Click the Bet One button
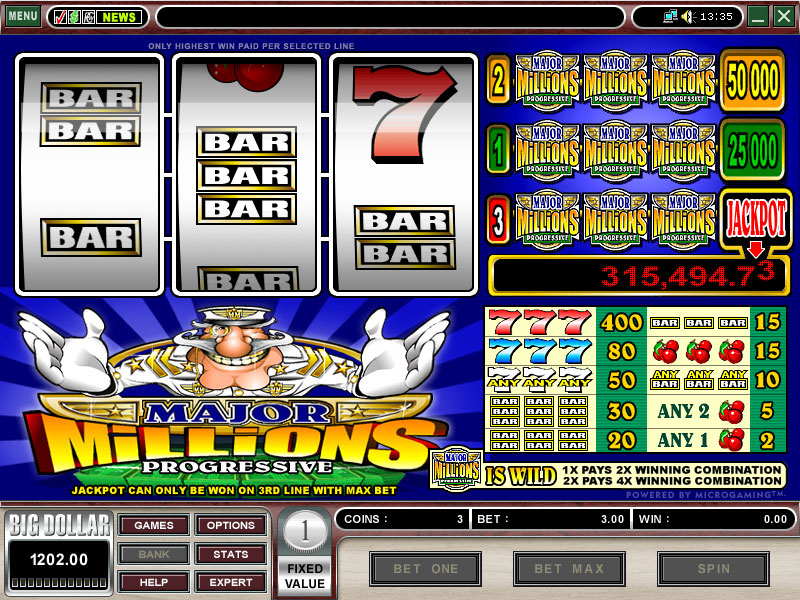The width and height of the screenshot is (800, 600). (x=425, y=569)
